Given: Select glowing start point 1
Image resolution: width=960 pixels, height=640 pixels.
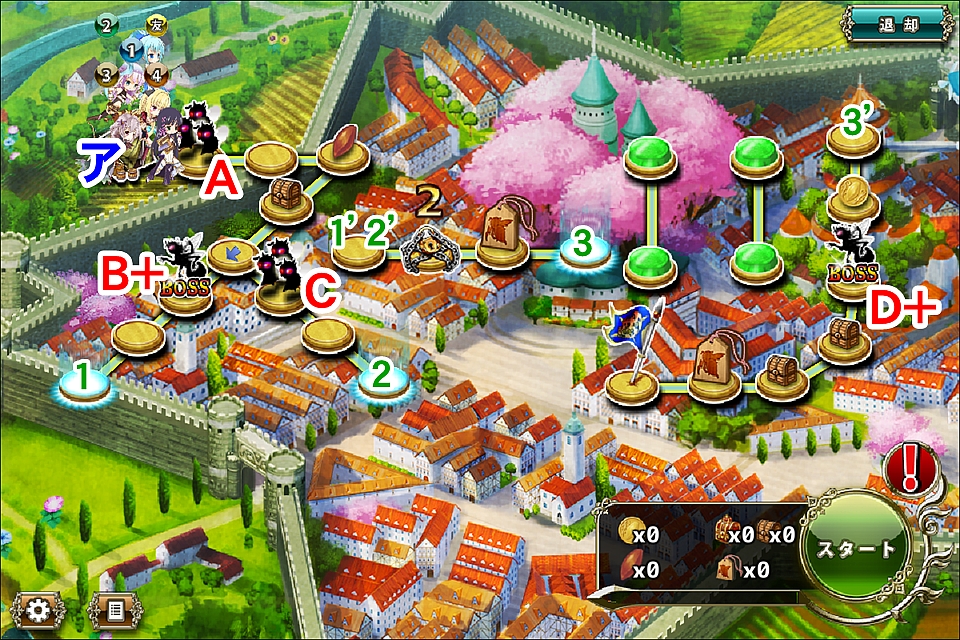Looking at the screenshot, I should 86,381.
